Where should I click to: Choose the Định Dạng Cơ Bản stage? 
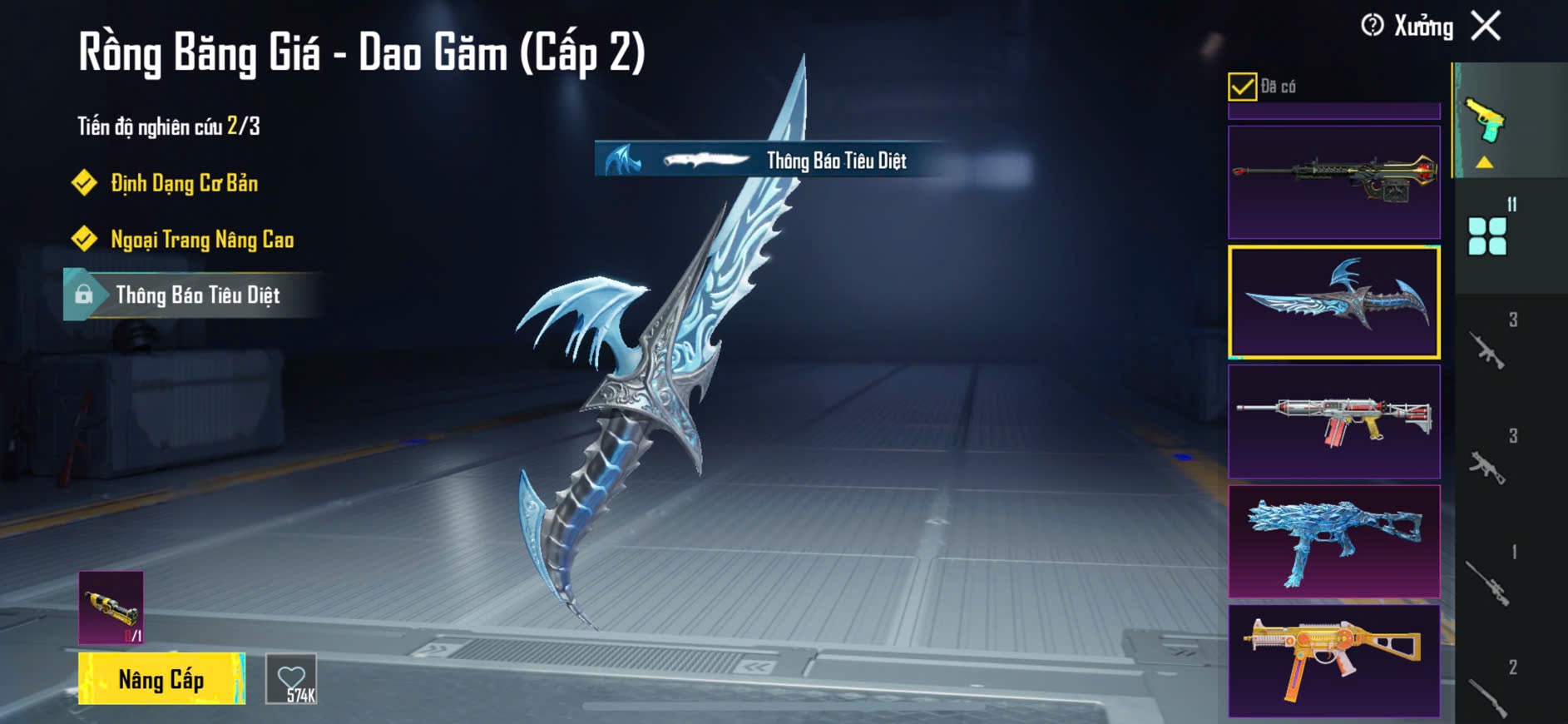point(183,183)
